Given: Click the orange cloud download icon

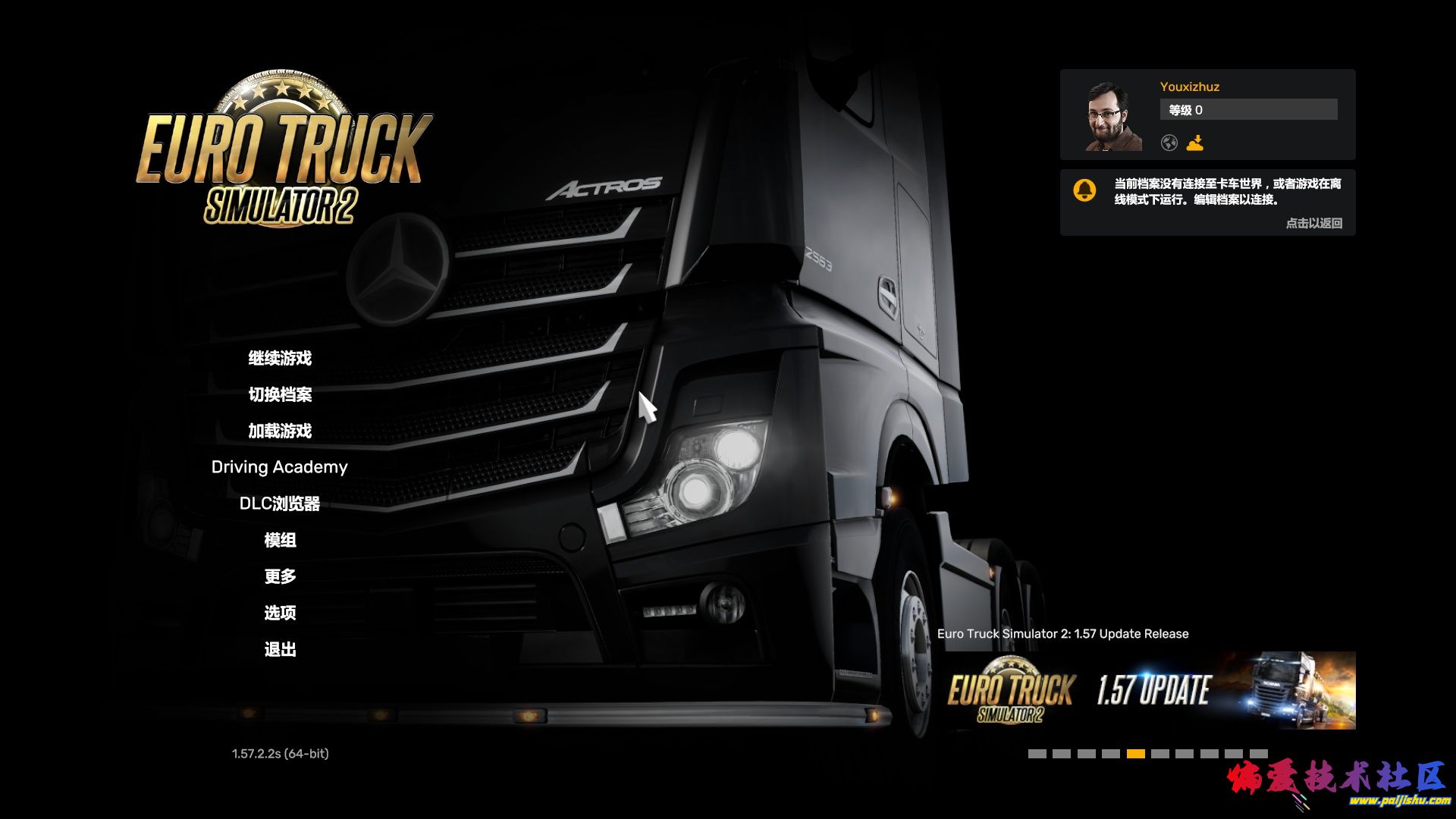Looking at the screenshot, I should [x=1195, y=143].
